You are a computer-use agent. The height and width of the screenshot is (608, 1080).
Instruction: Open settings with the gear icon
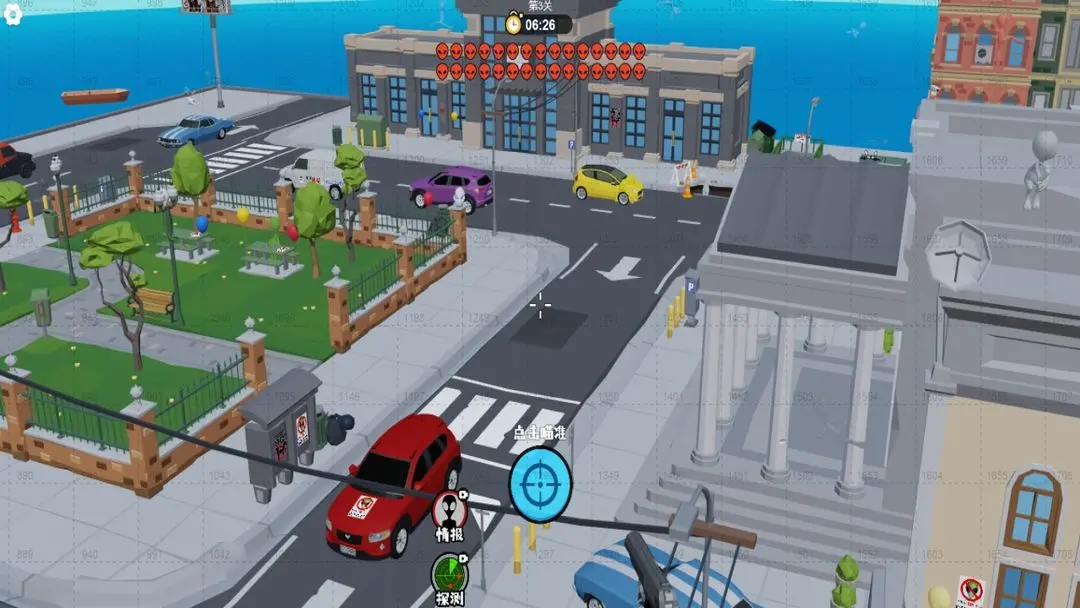[x=13, y=17]
